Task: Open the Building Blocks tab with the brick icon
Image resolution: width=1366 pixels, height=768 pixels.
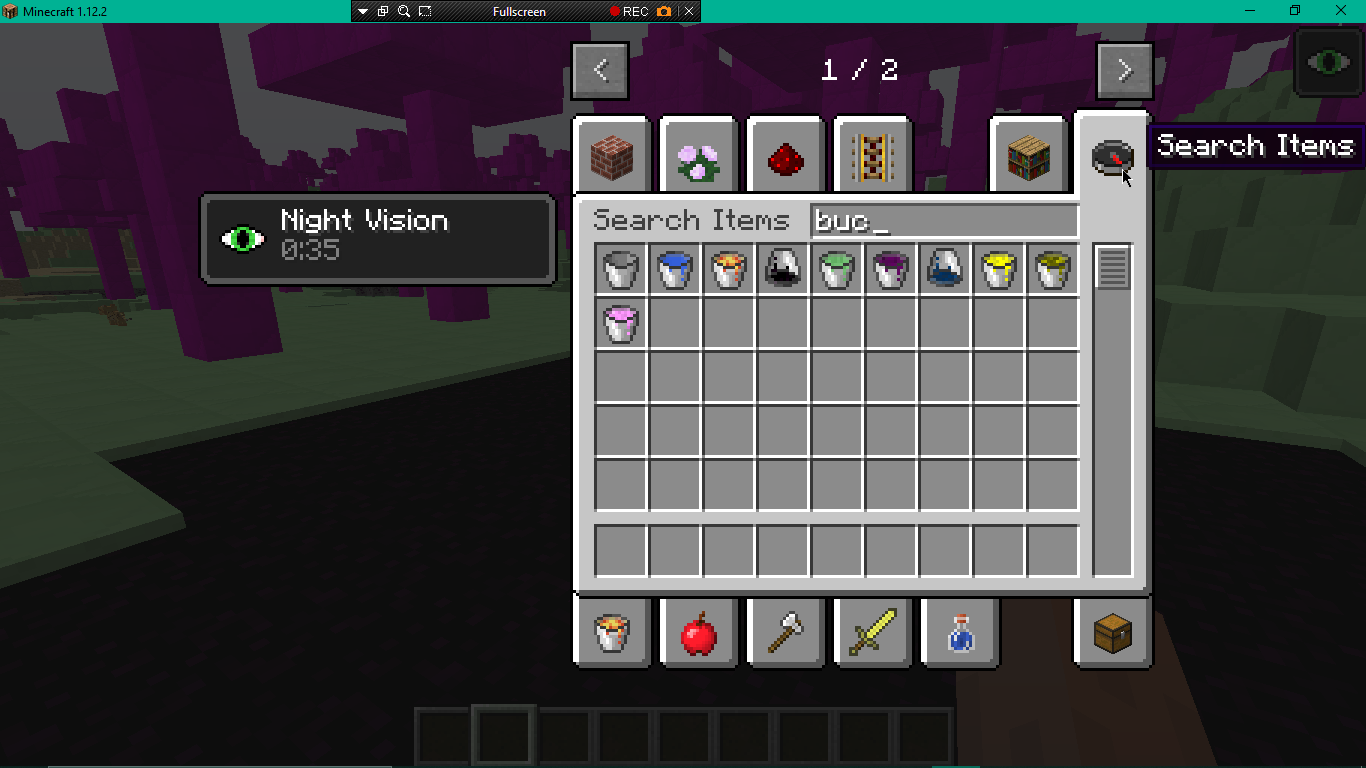Action: (613, 154)
